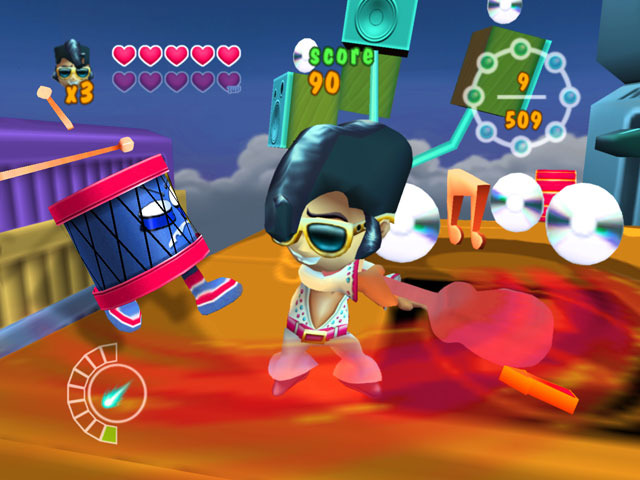Click the Elvis character lives portrait

(70, 65)
